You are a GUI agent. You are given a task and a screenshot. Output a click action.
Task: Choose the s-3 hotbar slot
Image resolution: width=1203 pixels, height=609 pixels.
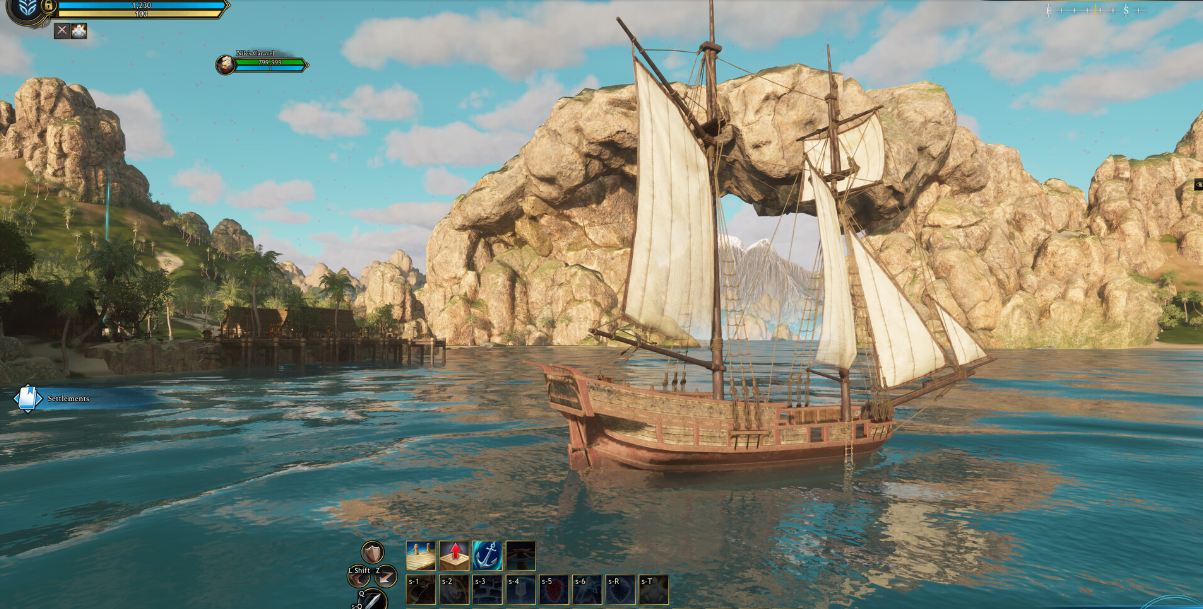point(487,589)
